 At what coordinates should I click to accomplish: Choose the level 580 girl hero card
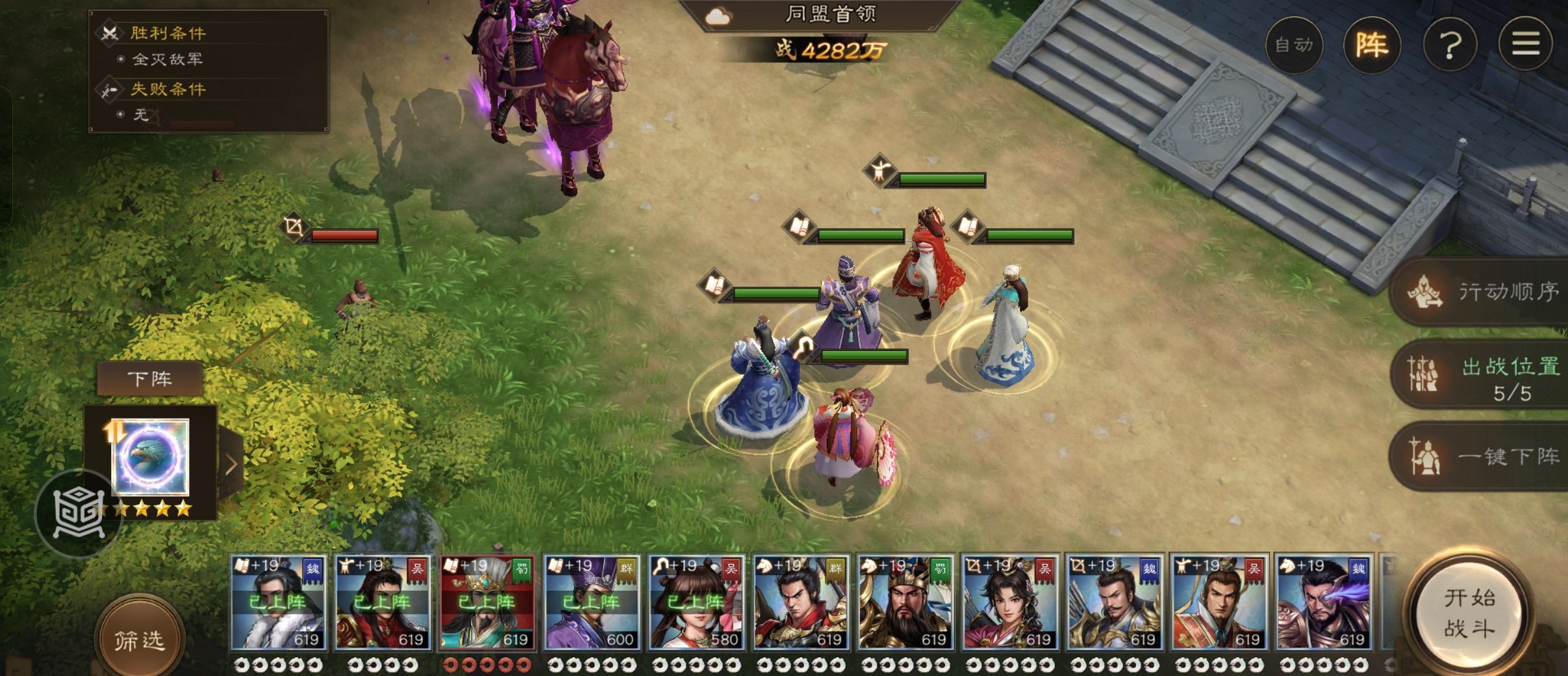click(696, 603)
